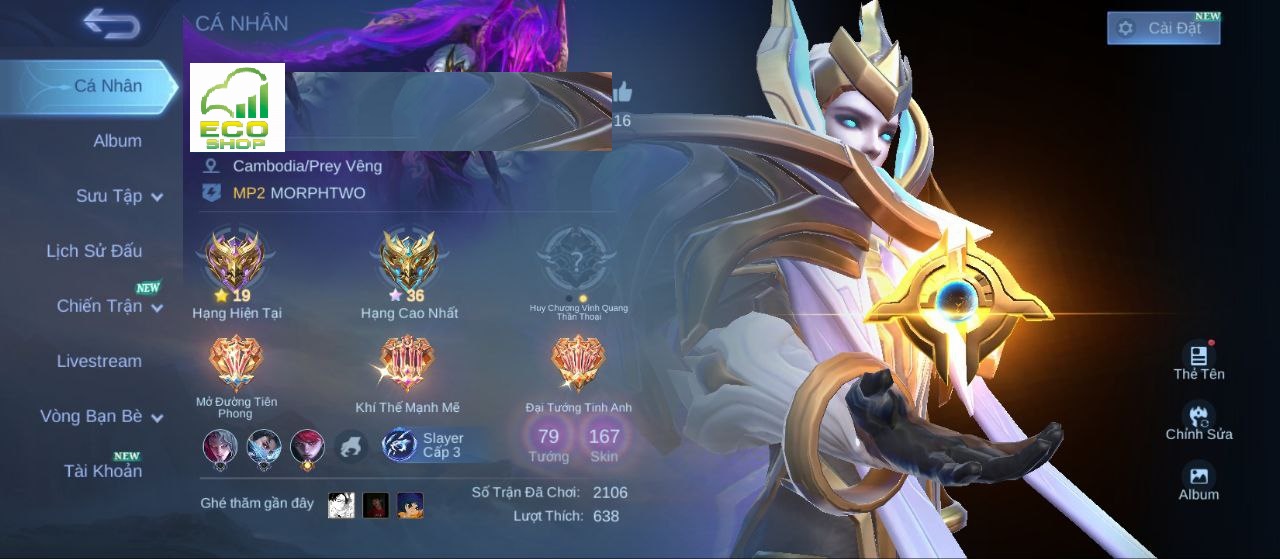View the Hạng Cao Nhất rank badge

[409, 262]
